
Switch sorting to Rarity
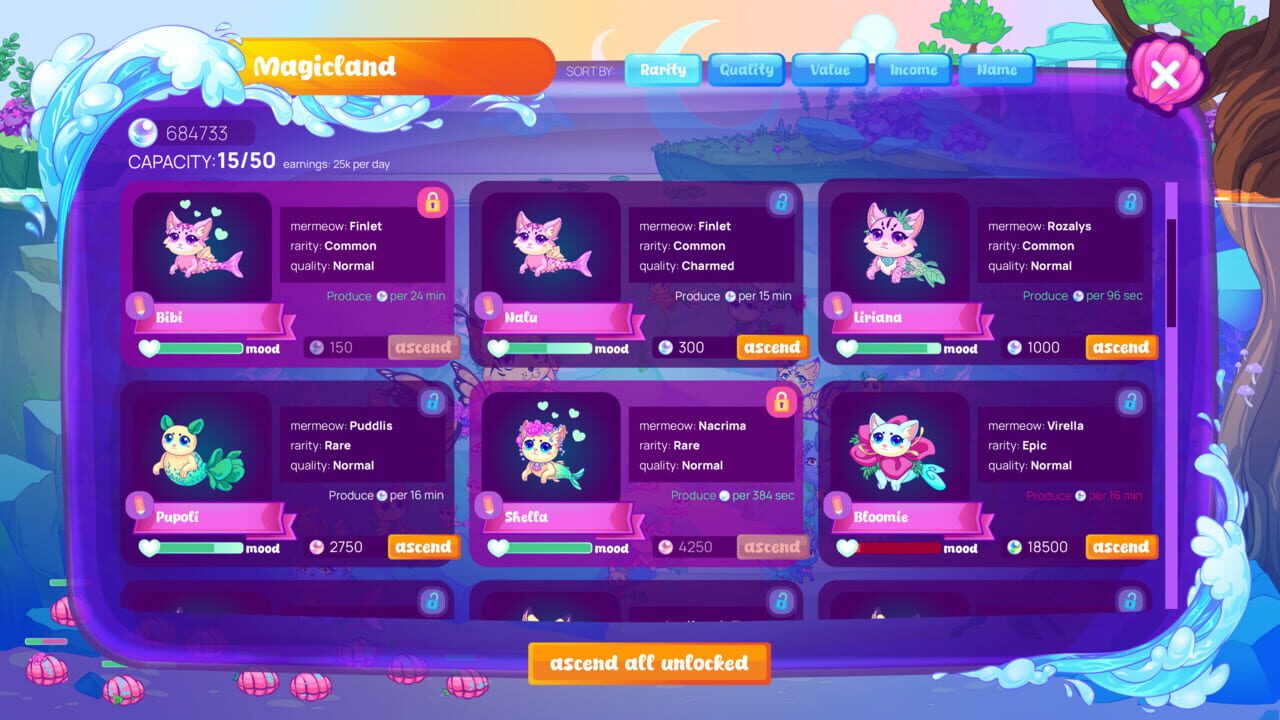[x=663, y=69]
